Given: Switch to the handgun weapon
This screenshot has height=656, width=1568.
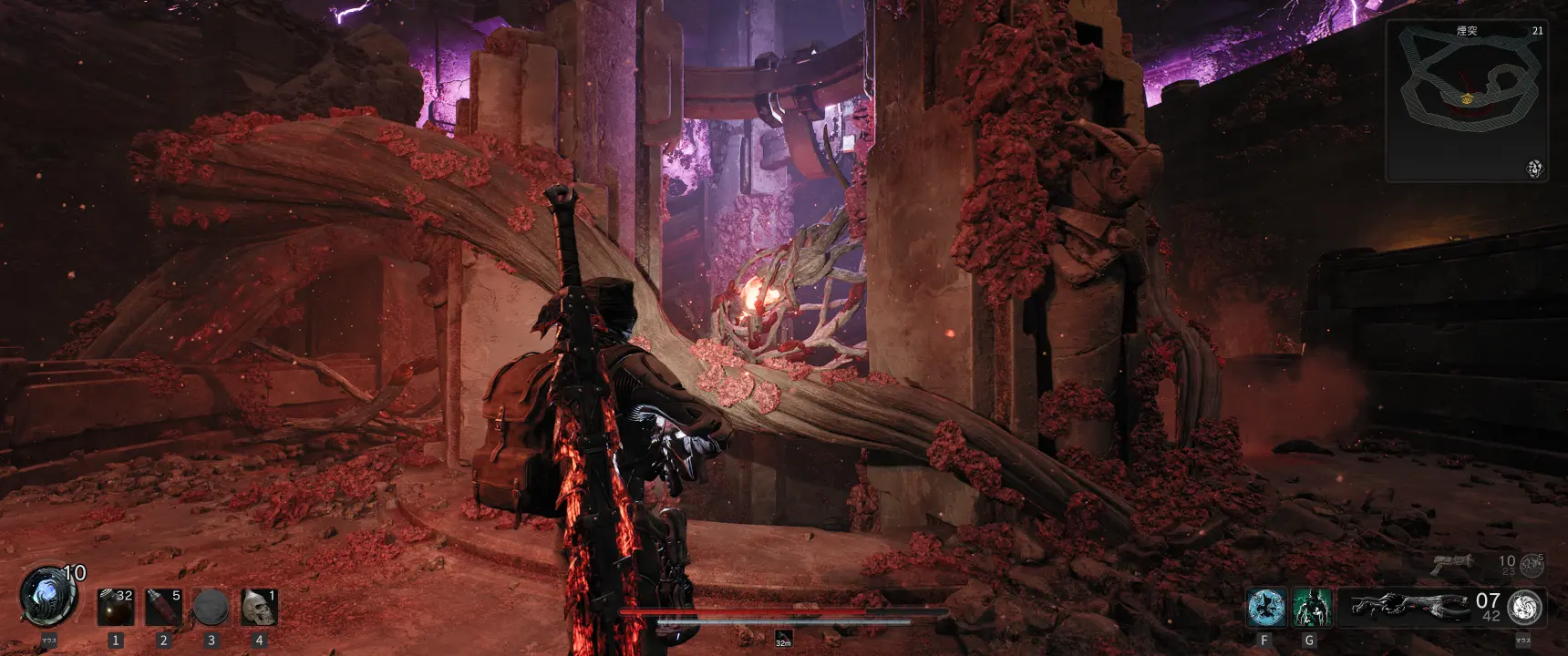Looking at the screenshot, I should pos(1453,564).
